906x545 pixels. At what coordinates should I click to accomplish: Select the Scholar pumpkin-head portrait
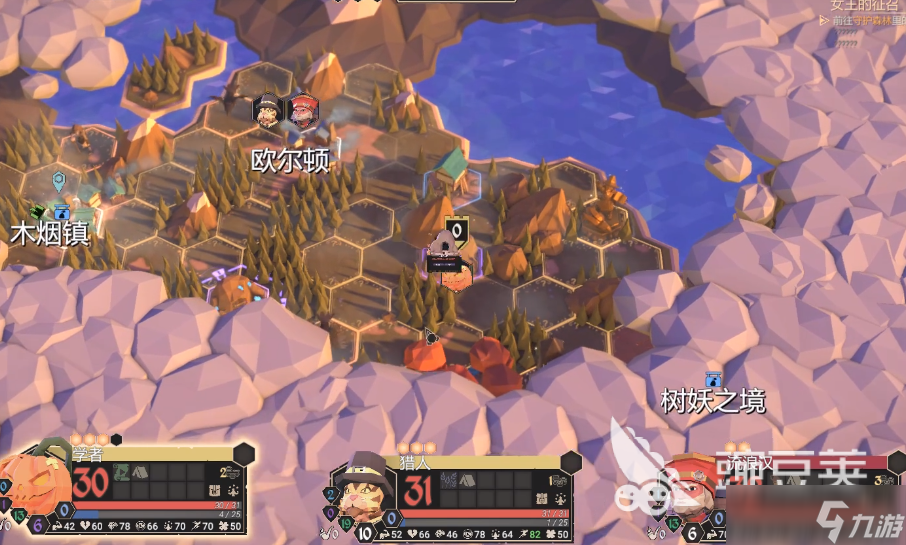[35, 484]
